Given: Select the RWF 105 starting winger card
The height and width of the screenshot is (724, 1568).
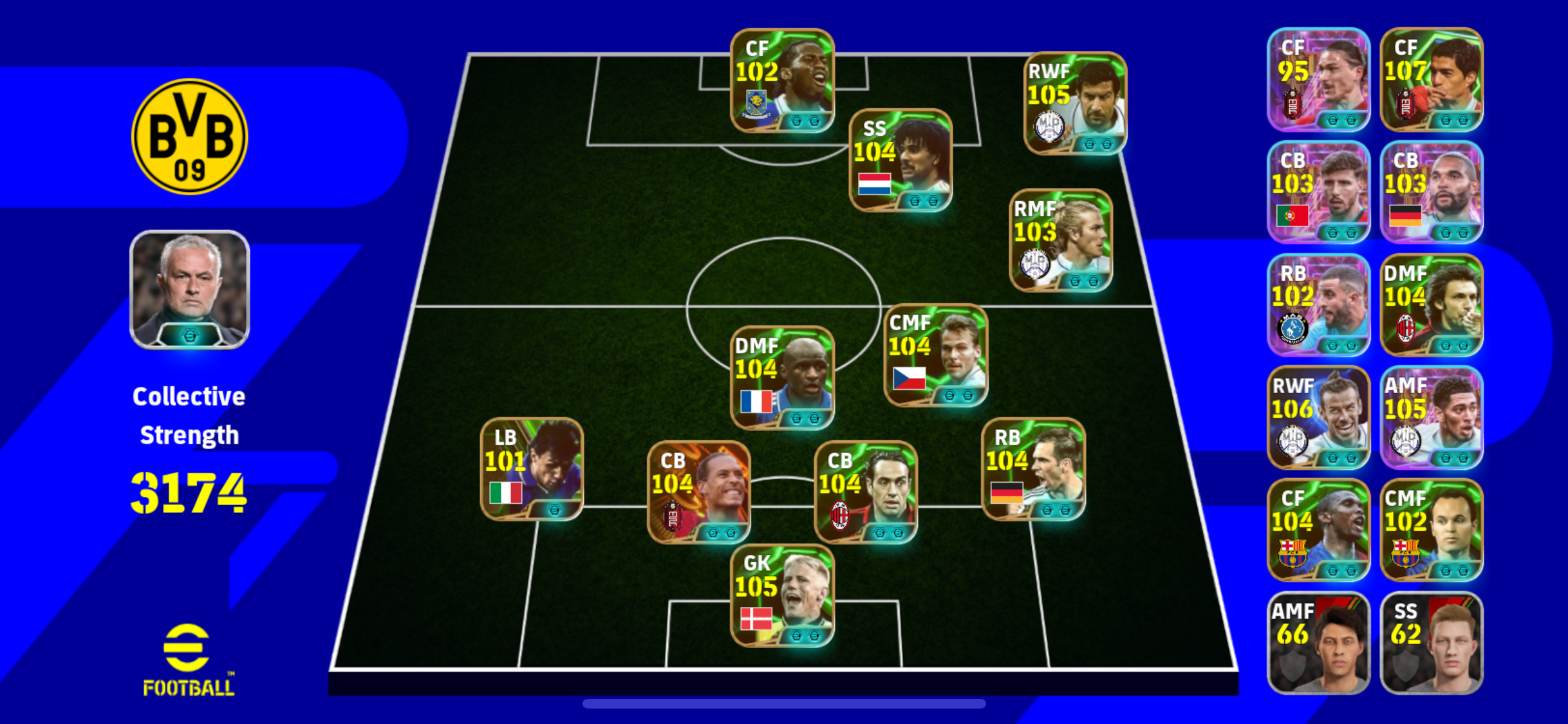Looking at the screenshot, I should 1075,104.
